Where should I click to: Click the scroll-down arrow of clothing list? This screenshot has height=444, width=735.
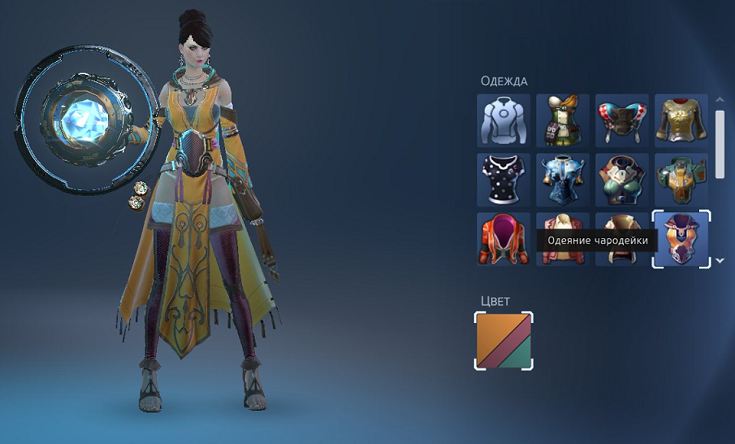(x=720, y=260)
